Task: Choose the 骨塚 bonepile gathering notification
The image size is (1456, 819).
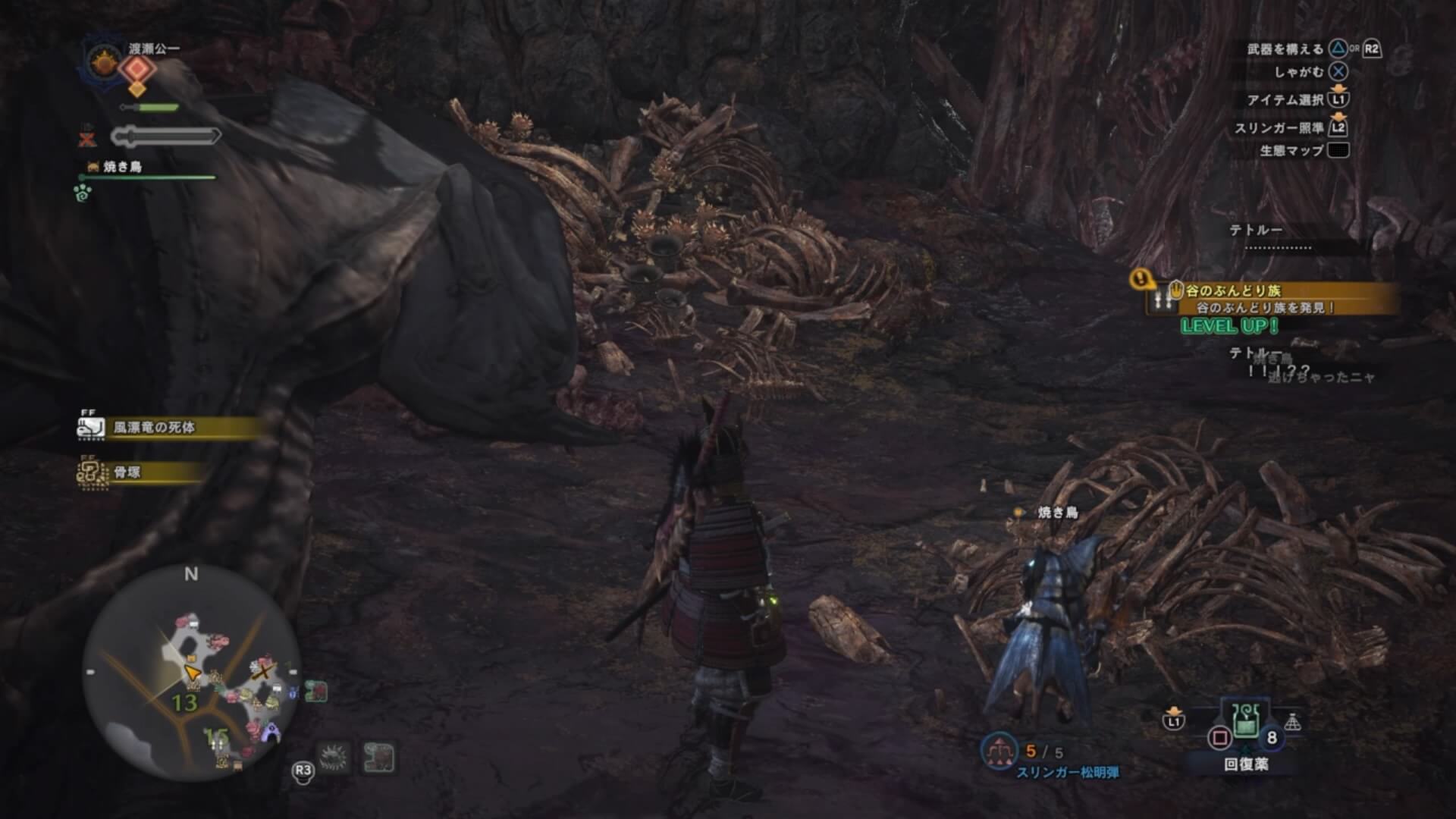Action: [127, 472]
